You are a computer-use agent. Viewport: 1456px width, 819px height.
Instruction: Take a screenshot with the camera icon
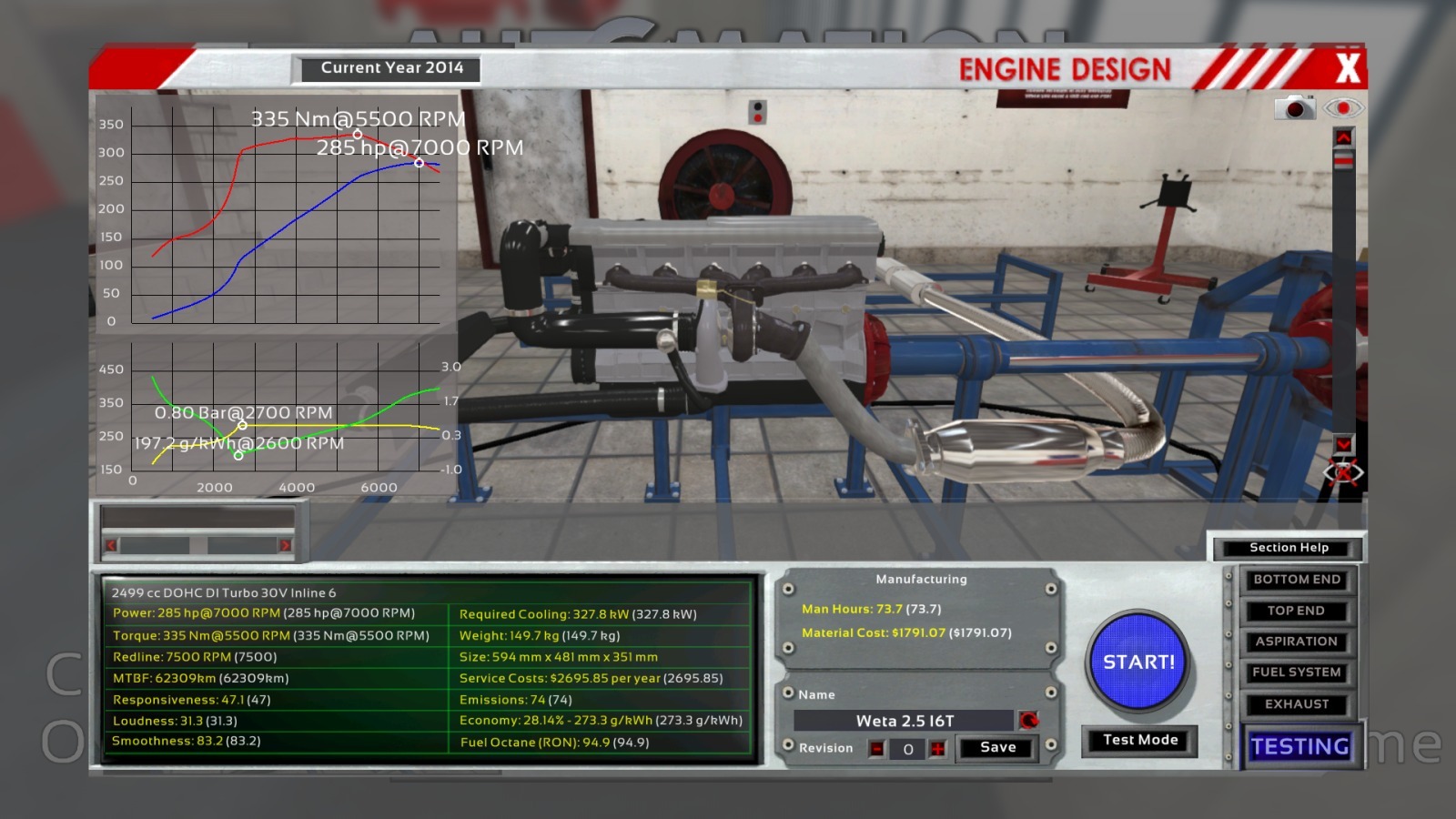click(1294, 108)
